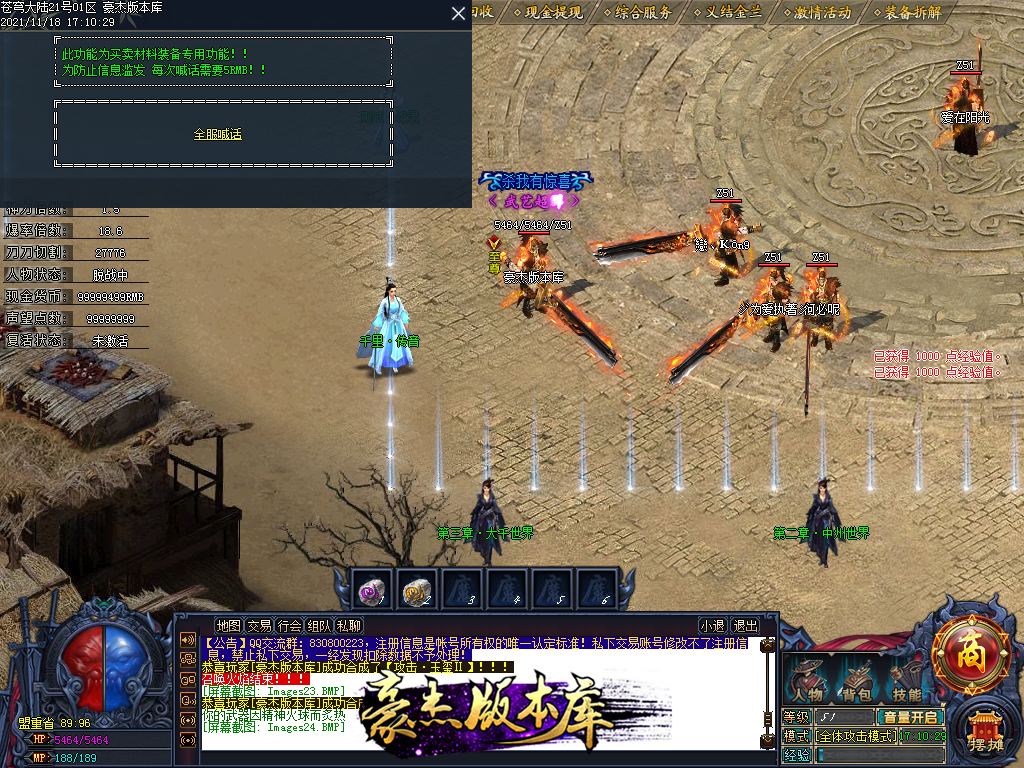Close the shout dialog with the X
The height and width of the screenshot is (768, 1024).
[x=458, y=13]
